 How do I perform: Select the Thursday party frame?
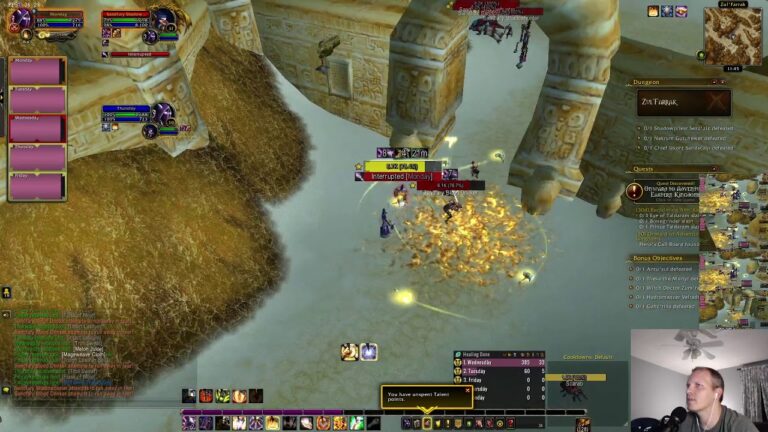(37, 158)
